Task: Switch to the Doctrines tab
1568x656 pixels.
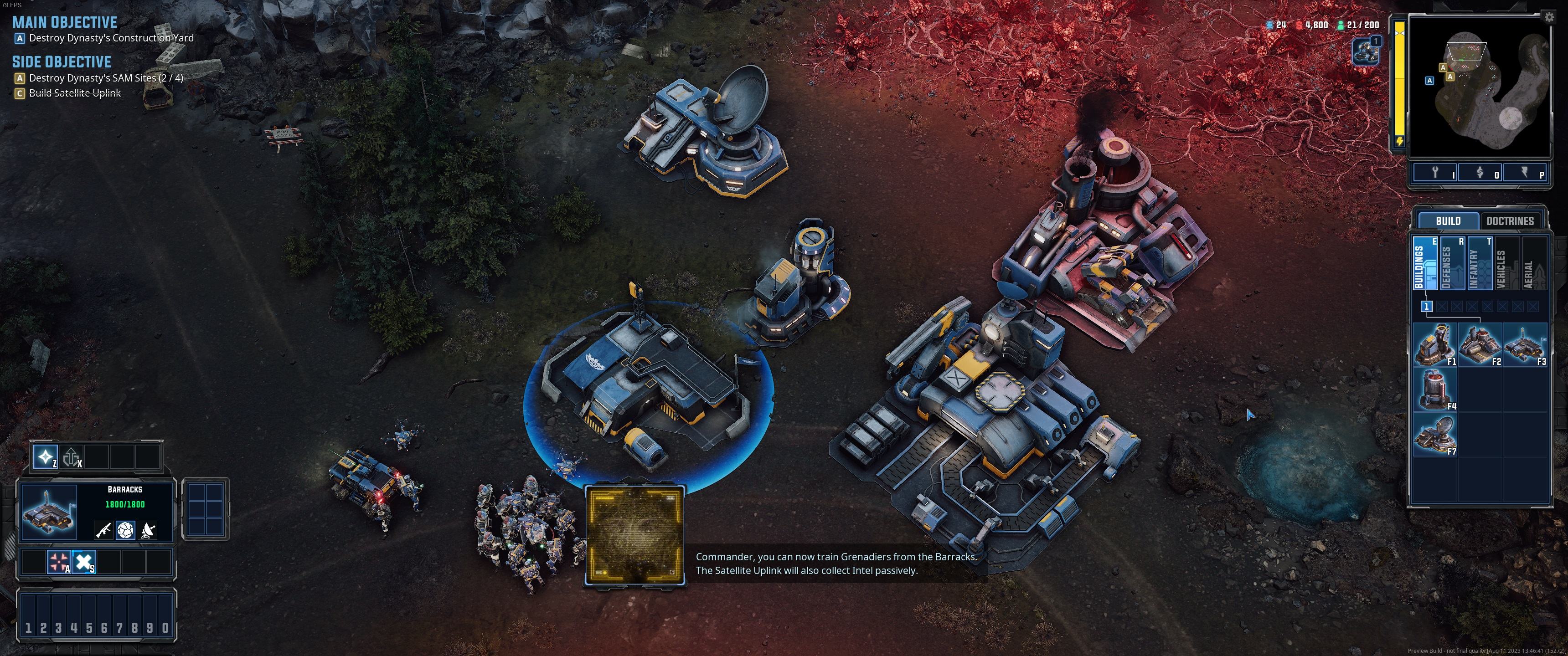Action: click(x=1510, y=221)
